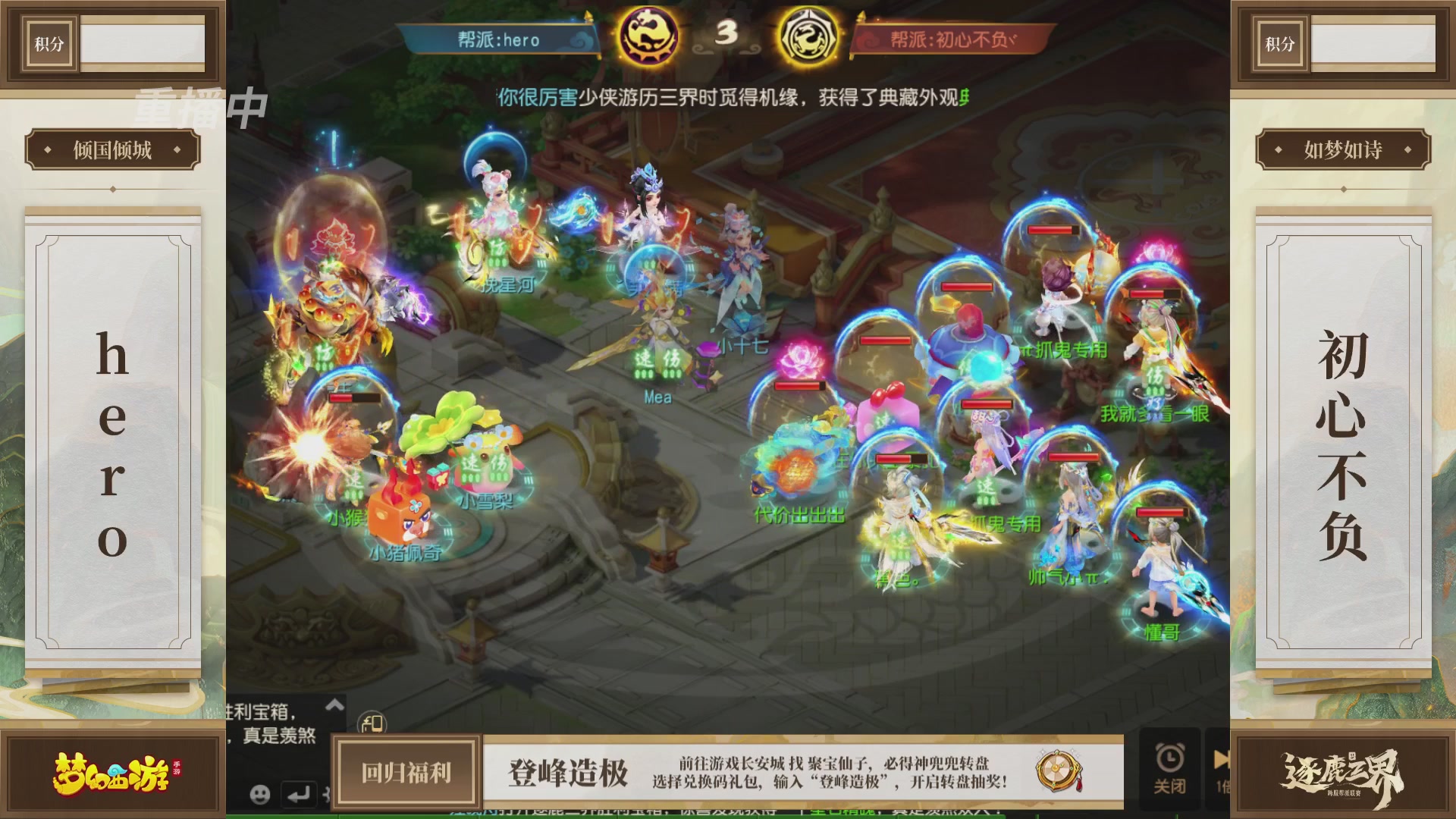Screen dimensions: 1456x819
Task: Click the enter/send arrow icon in chat
Action: pos(299,793)
